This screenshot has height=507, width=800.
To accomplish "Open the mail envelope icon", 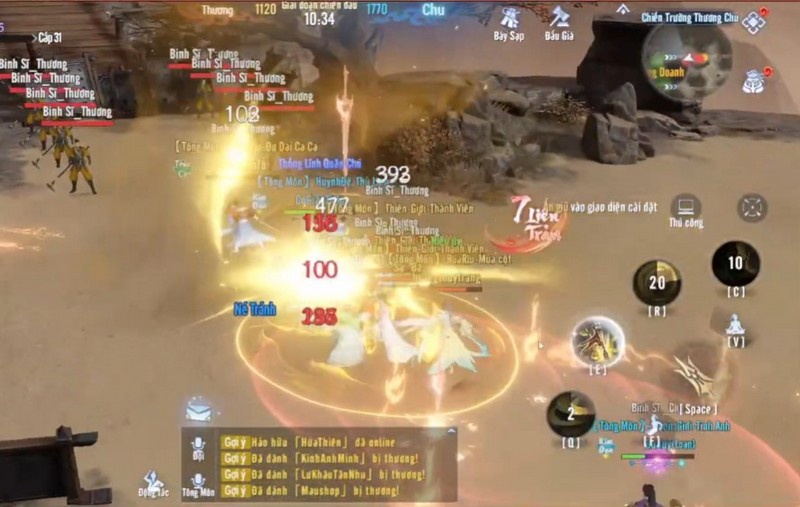I will pyautogui.click(x=198, y=410).
